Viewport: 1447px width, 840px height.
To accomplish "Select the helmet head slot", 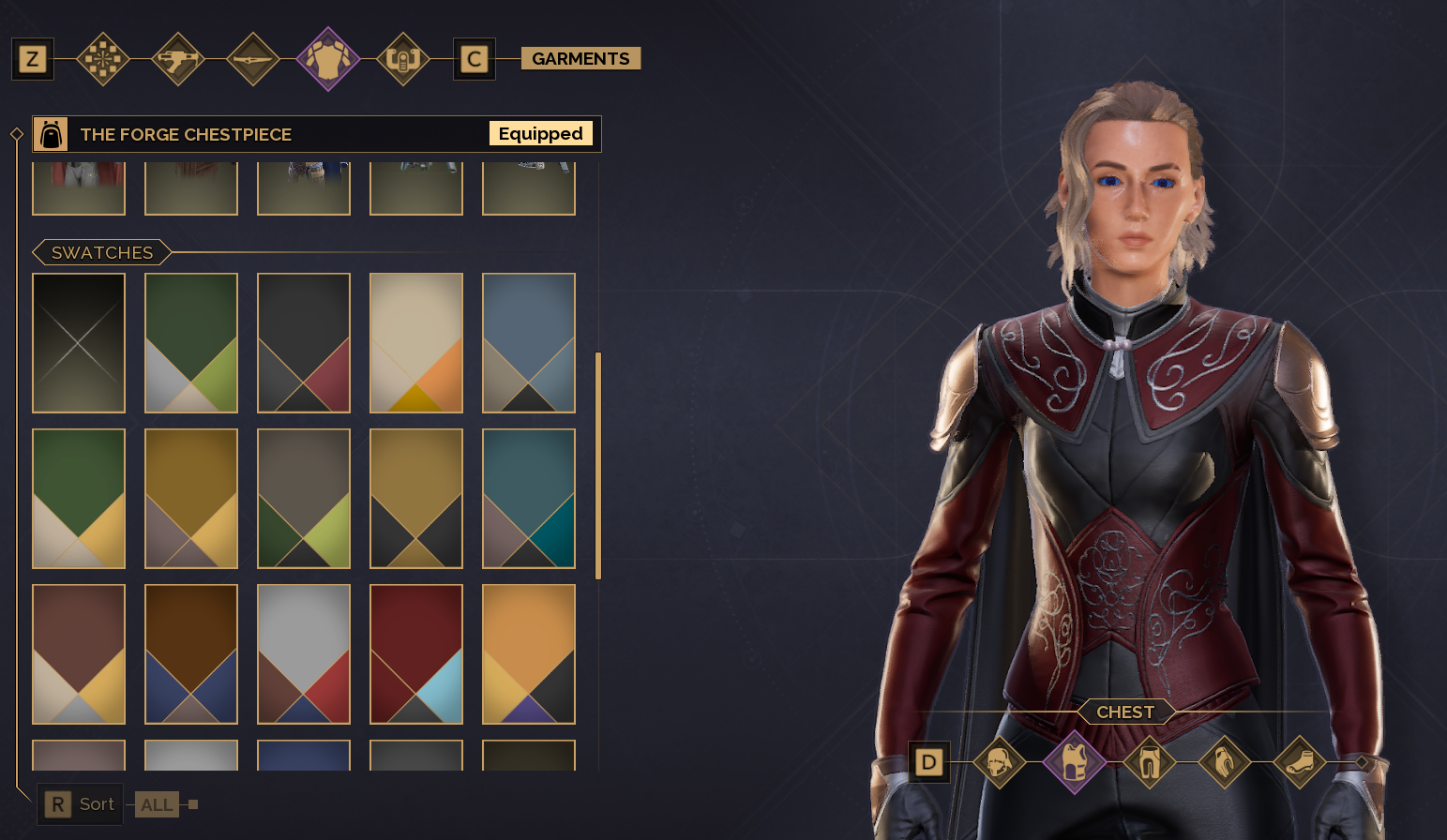I will 1000,762.
